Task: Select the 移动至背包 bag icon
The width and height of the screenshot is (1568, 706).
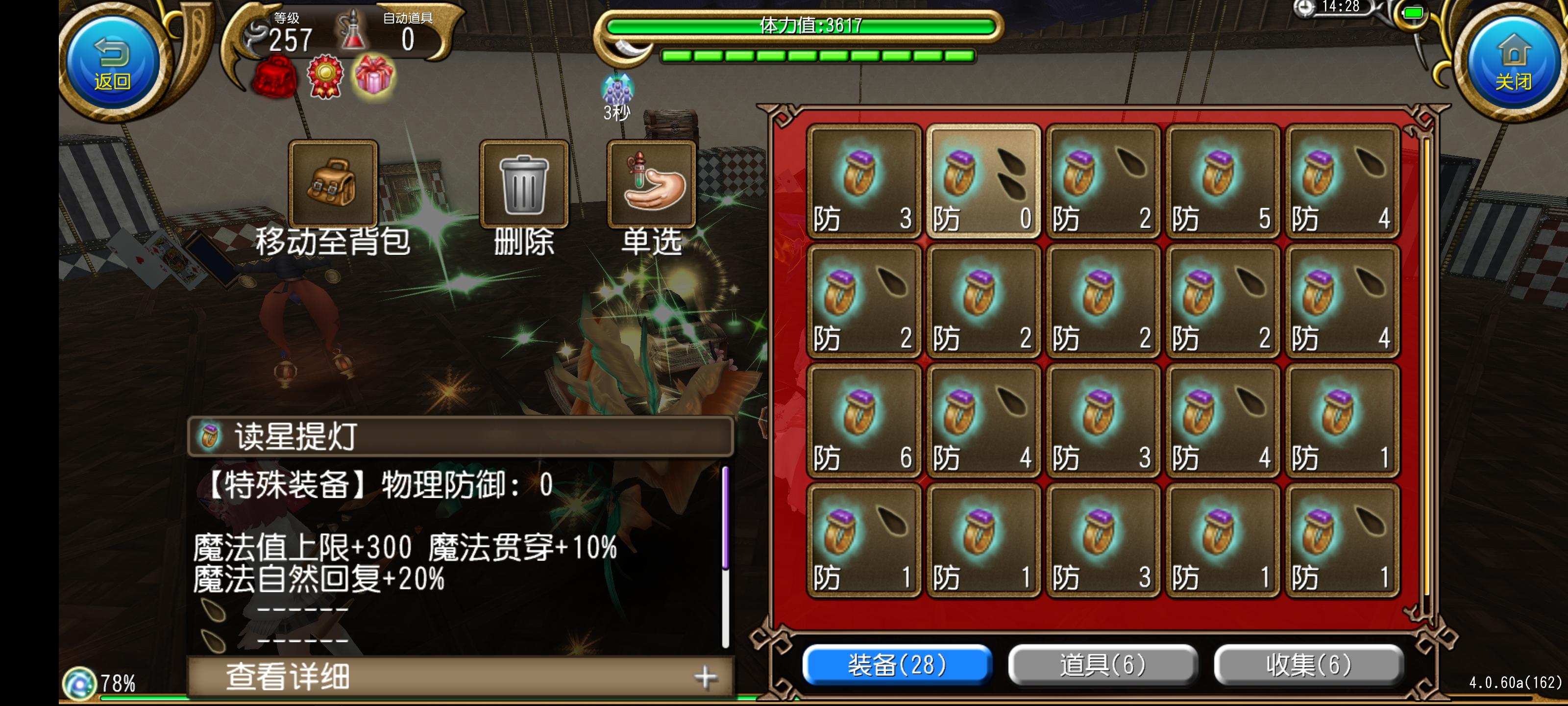Action: click(x=334, y=184)
